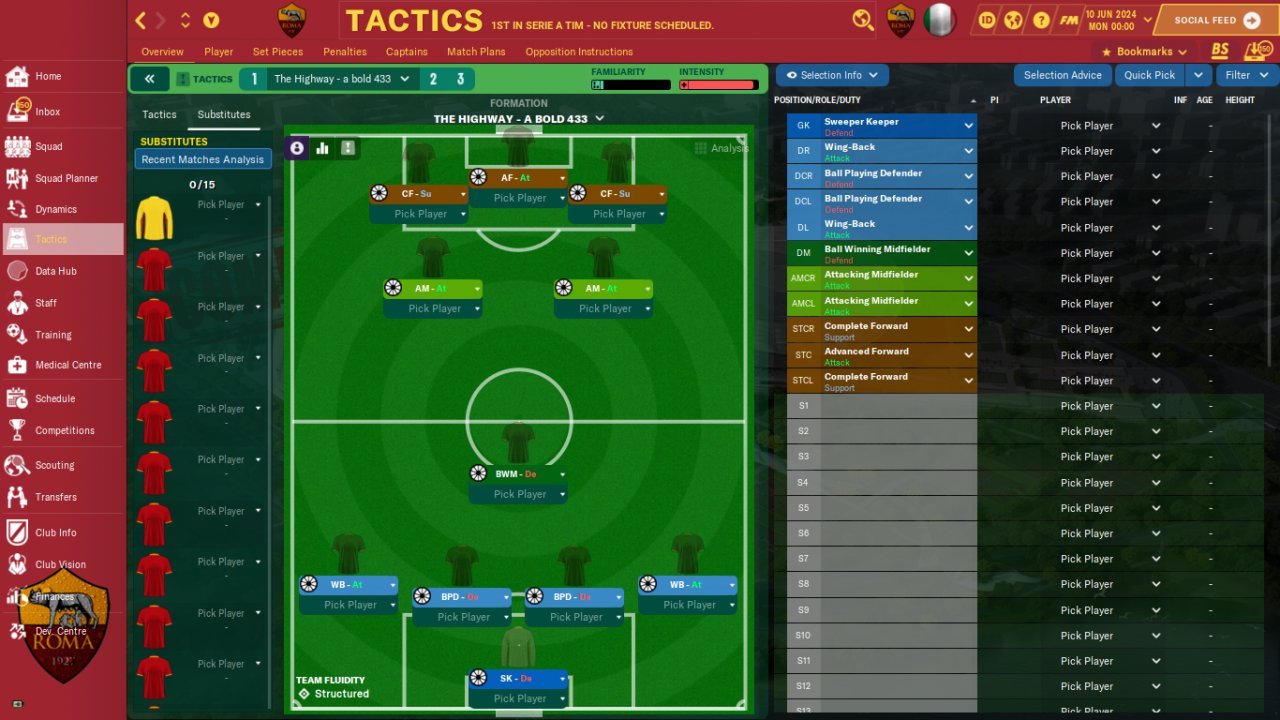1280x720 pixels.
Task: Open the Filter dropdown
Action: tap(1246, 75)
